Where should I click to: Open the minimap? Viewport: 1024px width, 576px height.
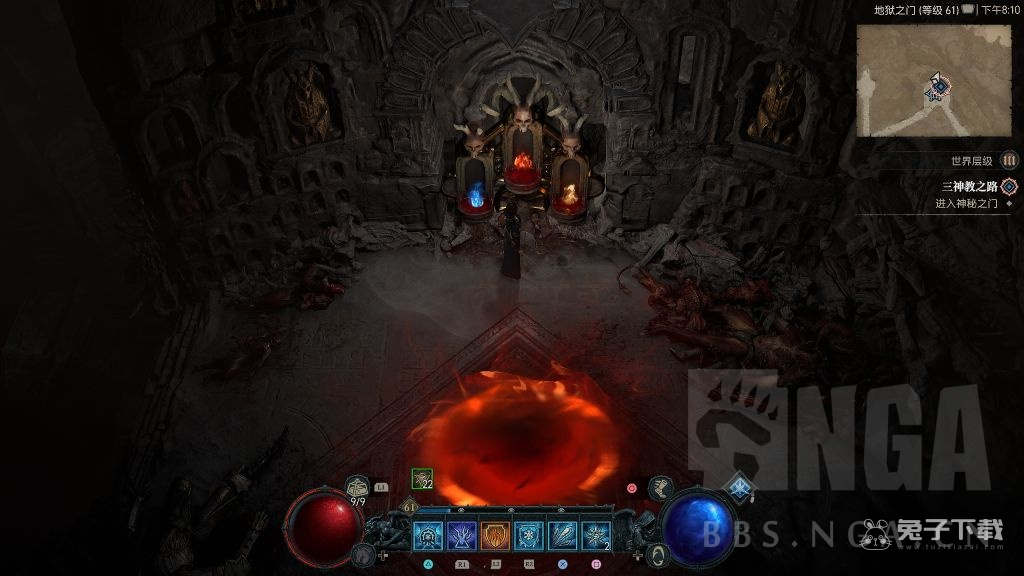[x=933, y=80]
